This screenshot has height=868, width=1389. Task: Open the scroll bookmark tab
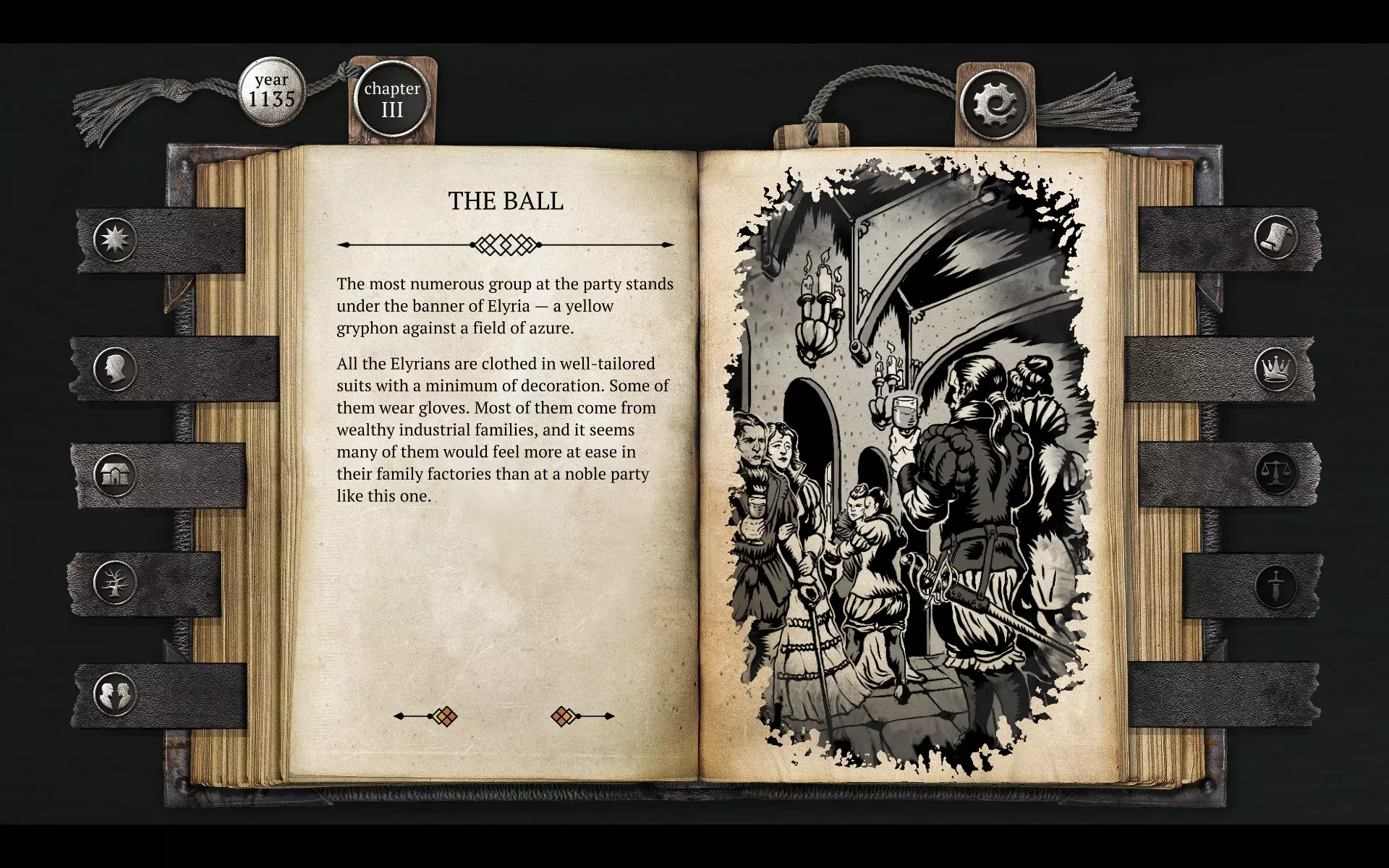(1275, 237)
